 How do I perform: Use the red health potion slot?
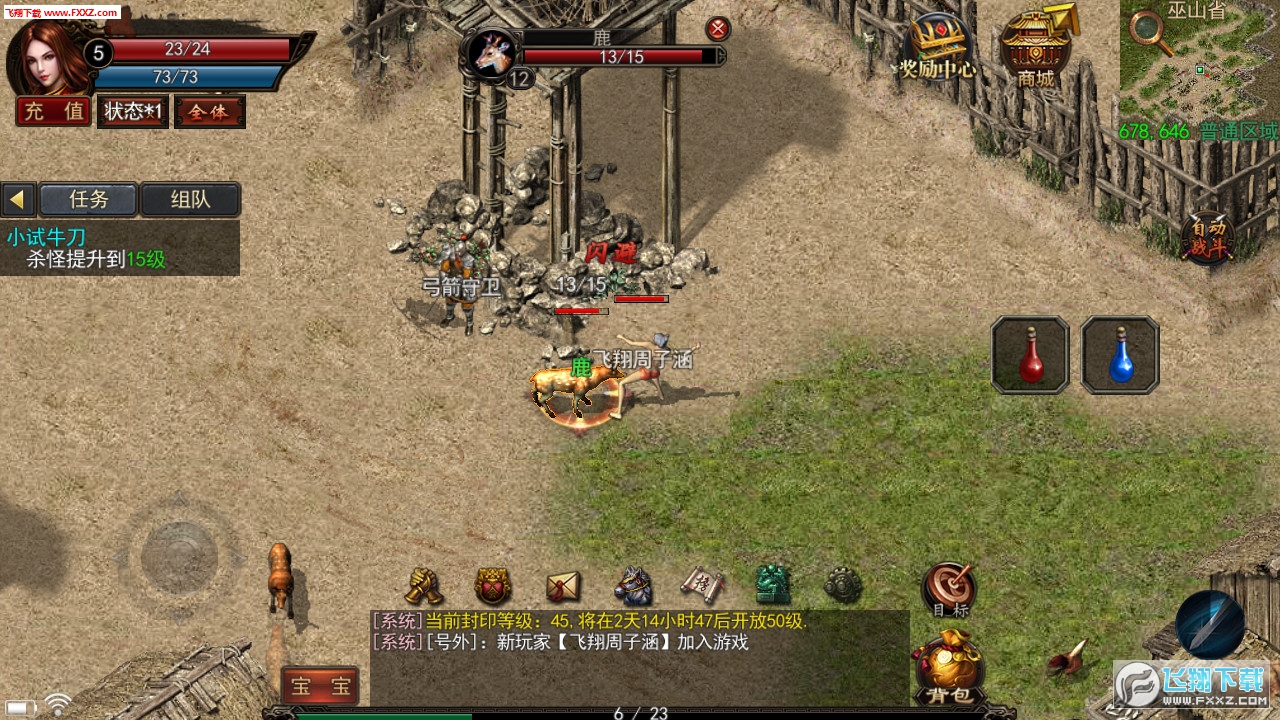click(x=1030, y=355)
